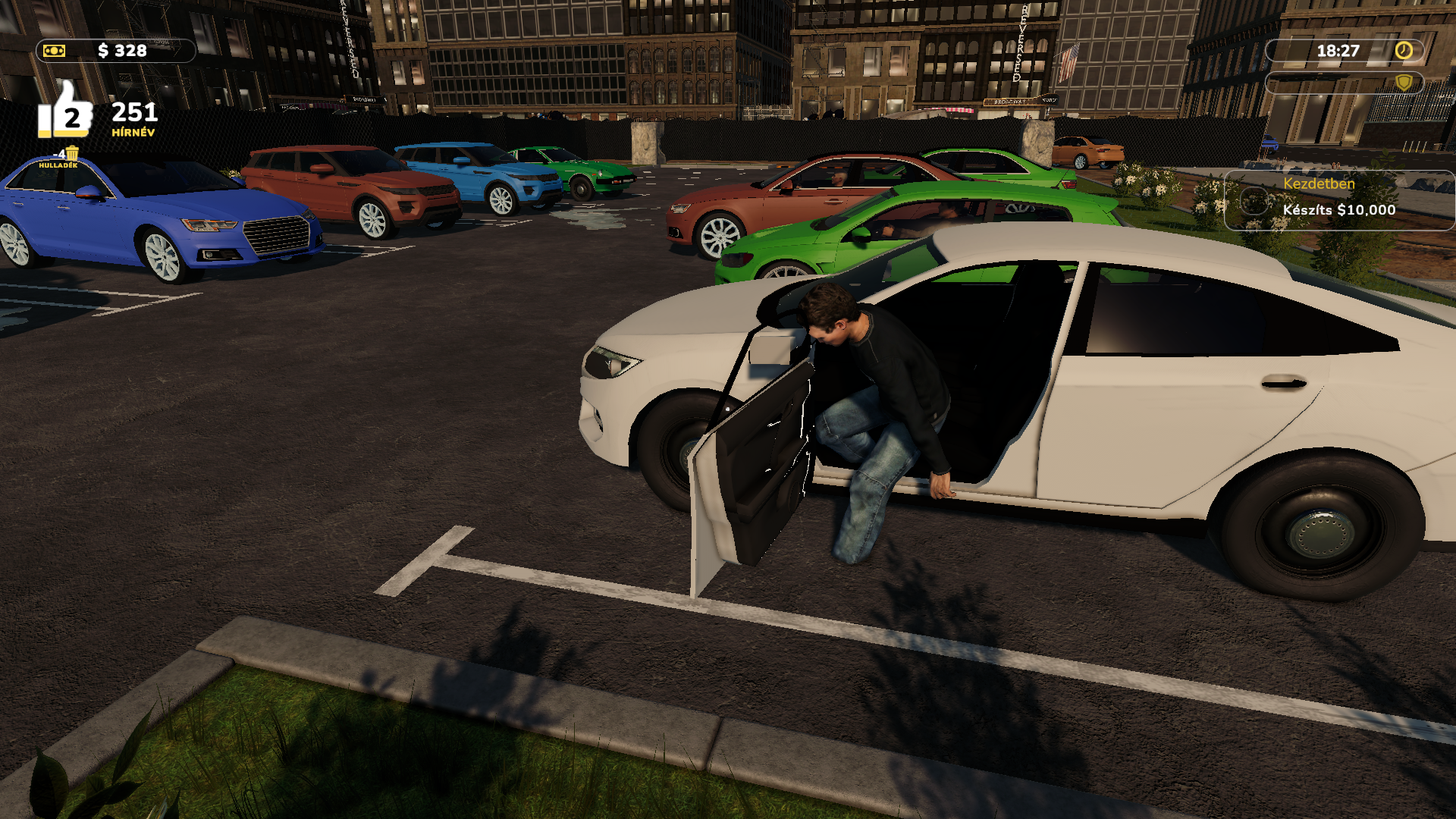Open the Kezdetben objective tracker panel
Screen dimensions: 1456x819
coord(1338,199)
